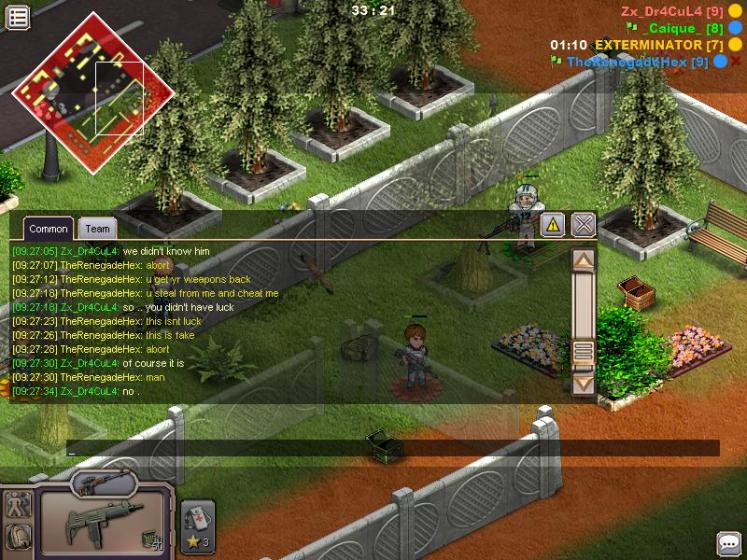
Task: Click the chat scrollbar handle
Action: [x=583, y=351]
